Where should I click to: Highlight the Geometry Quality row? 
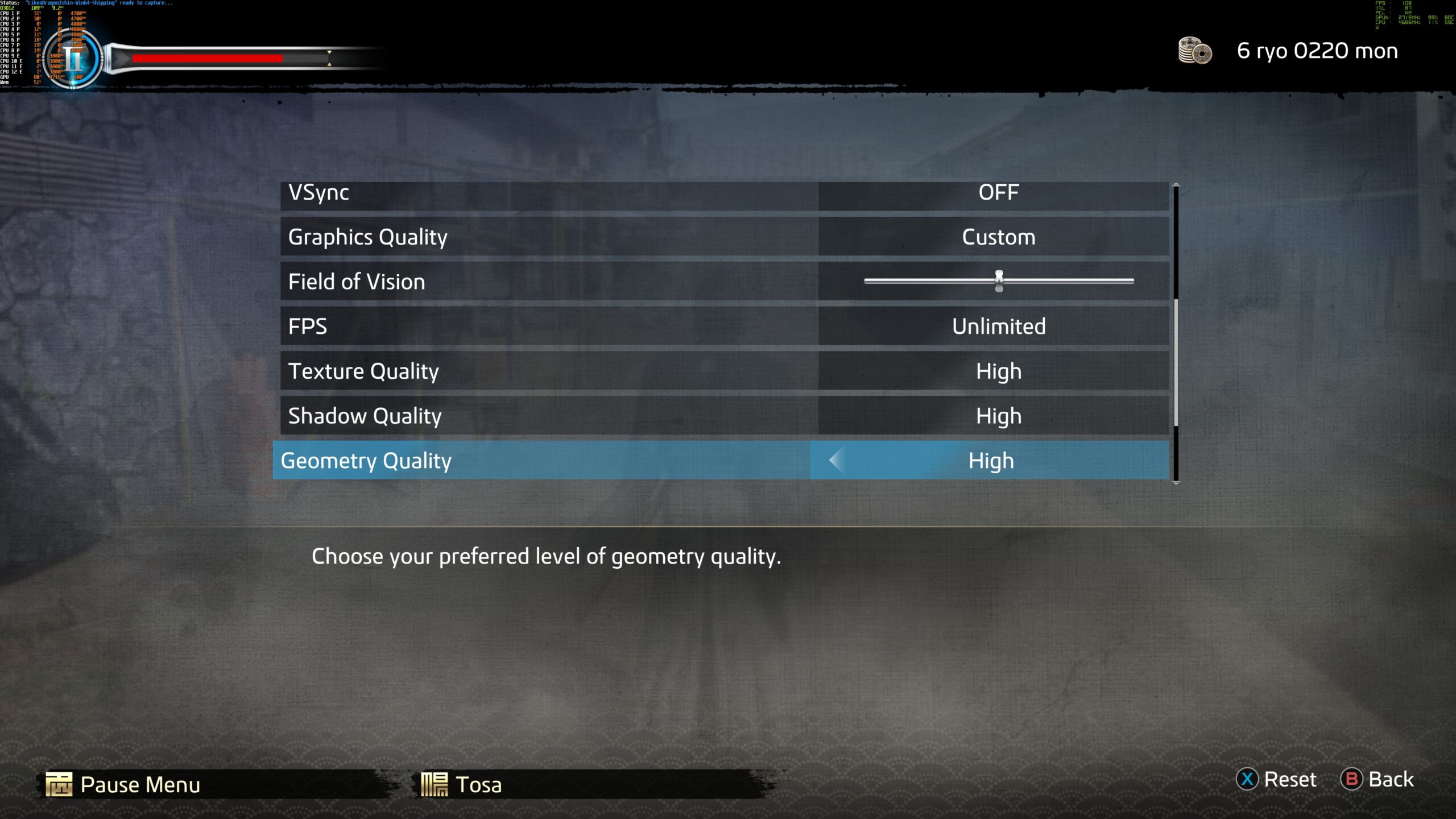coord(540,460)
